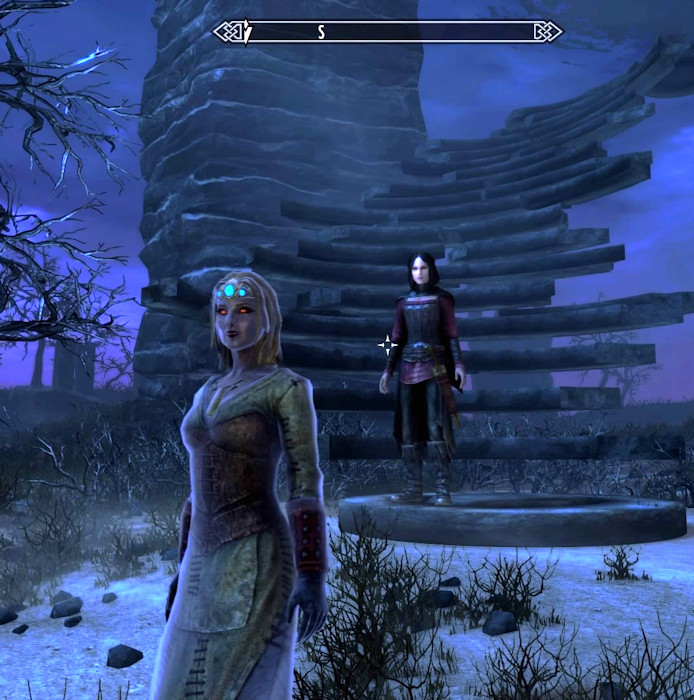Click the quest marker on the compass bar
This screenshot has height=700, width=694.
click(247, 33)
